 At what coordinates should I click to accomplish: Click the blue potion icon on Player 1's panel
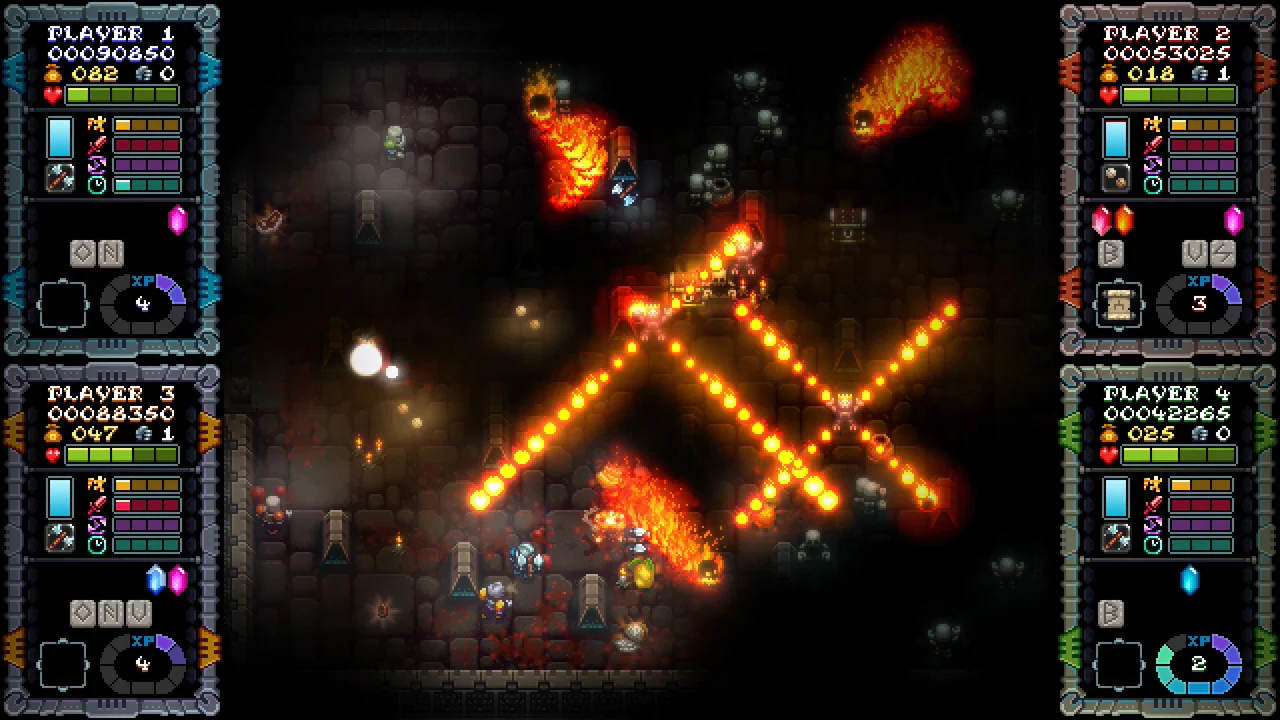[59, 138]
